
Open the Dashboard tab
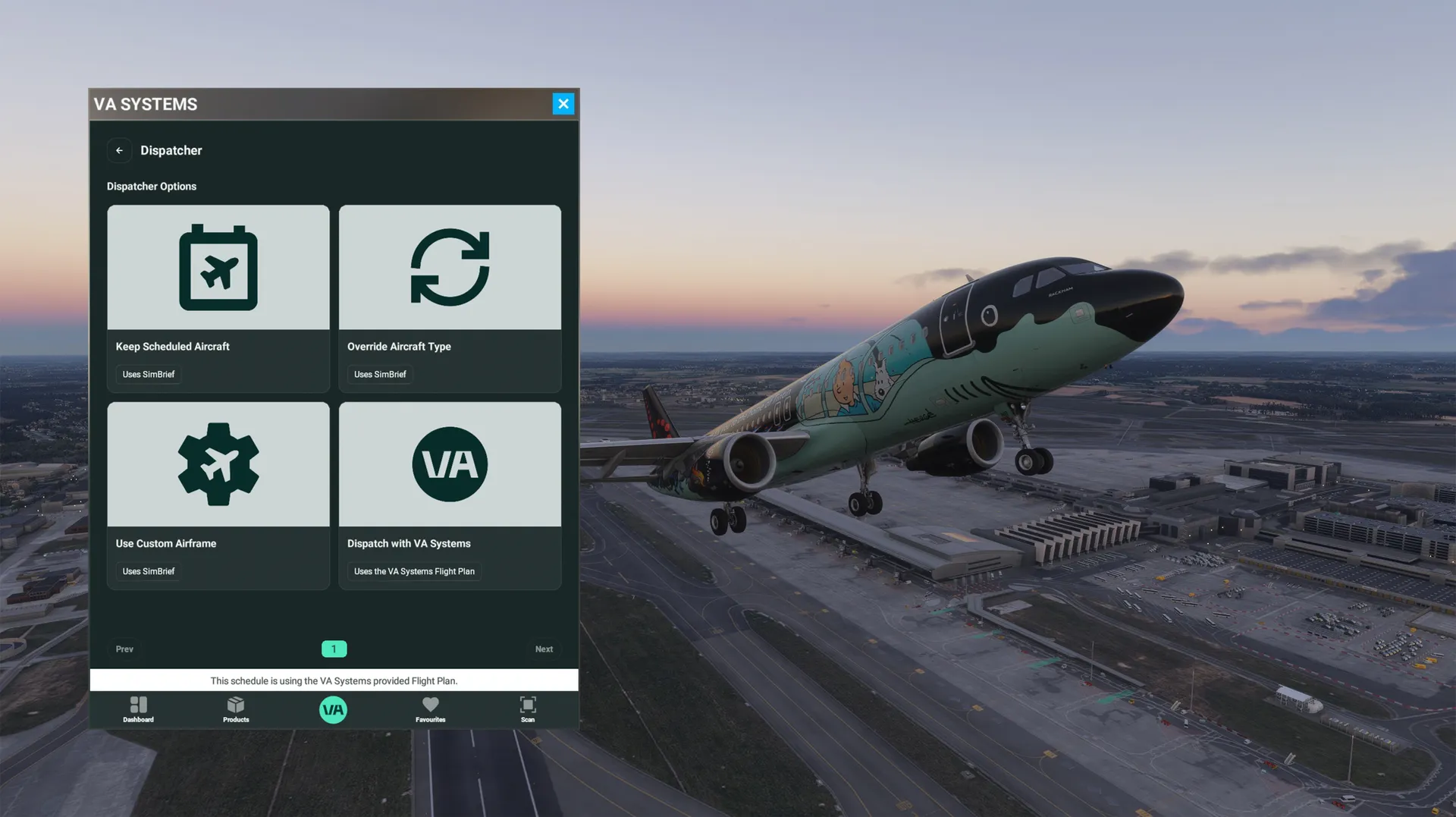[x=138, y=709]
